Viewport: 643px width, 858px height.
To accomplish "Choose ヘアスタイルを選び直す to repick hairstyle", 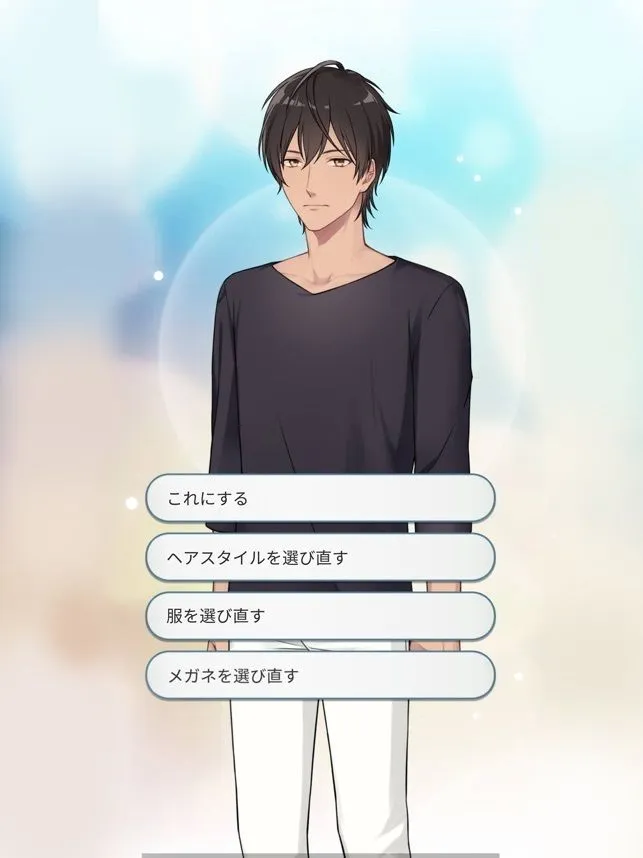I will (x=320, y=557).
